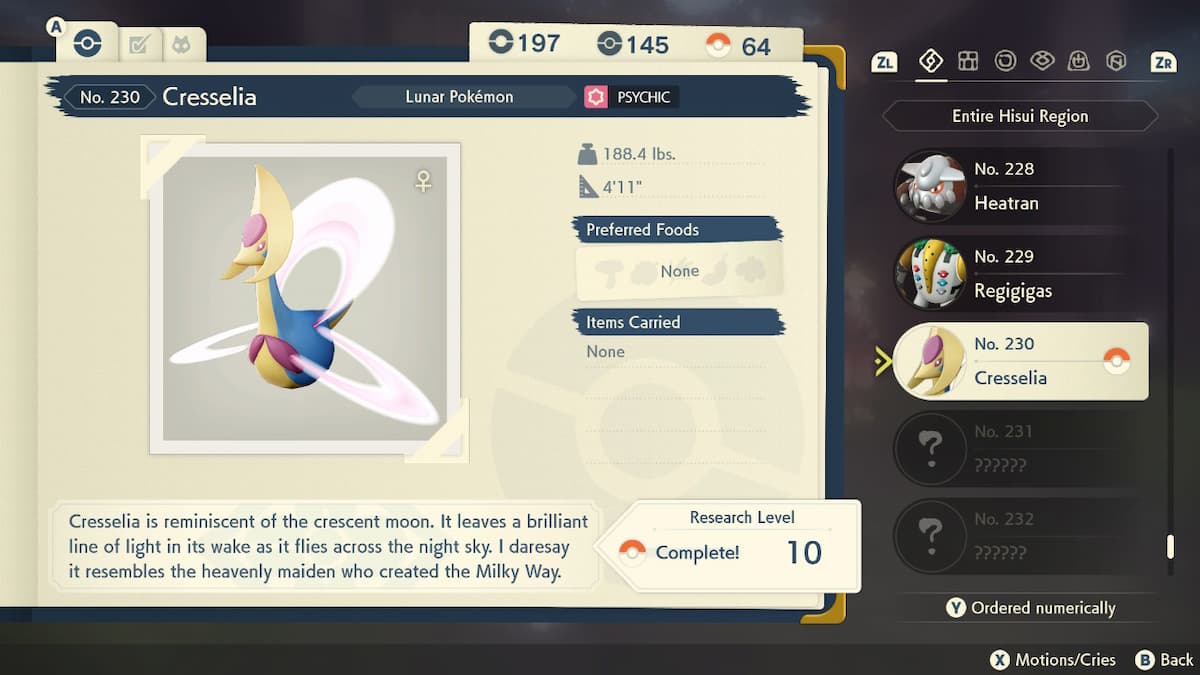Viewport: 1200px width, 675px height.
Task: Choose the circular swirl area tab
Action: (x=1005, y=62)
